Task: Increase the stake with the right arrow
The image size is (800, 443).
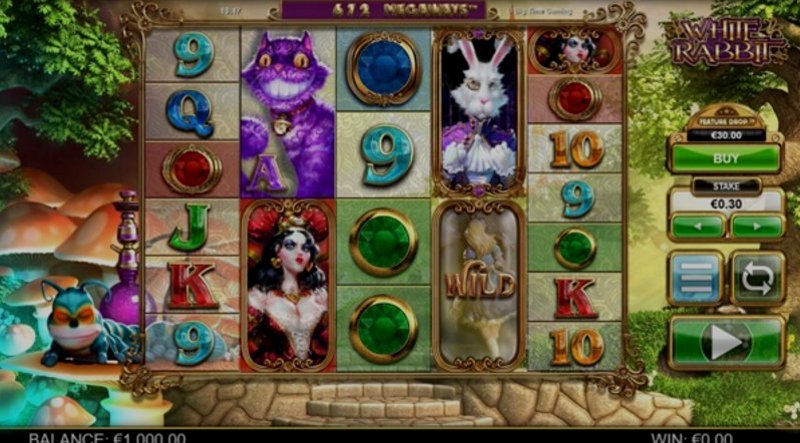Action: tap(756, 226)
